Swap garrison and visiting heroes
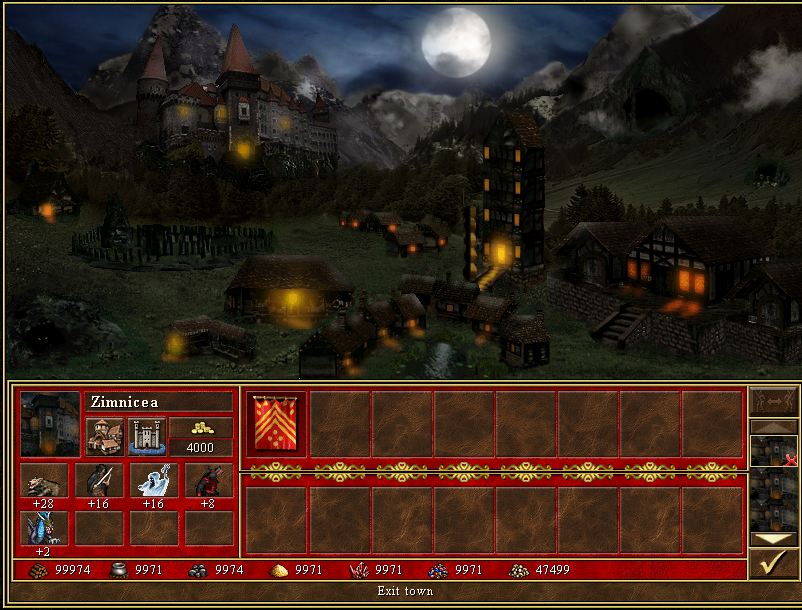The width and height of the screenshot is (802, 610). tap(773, 401)
